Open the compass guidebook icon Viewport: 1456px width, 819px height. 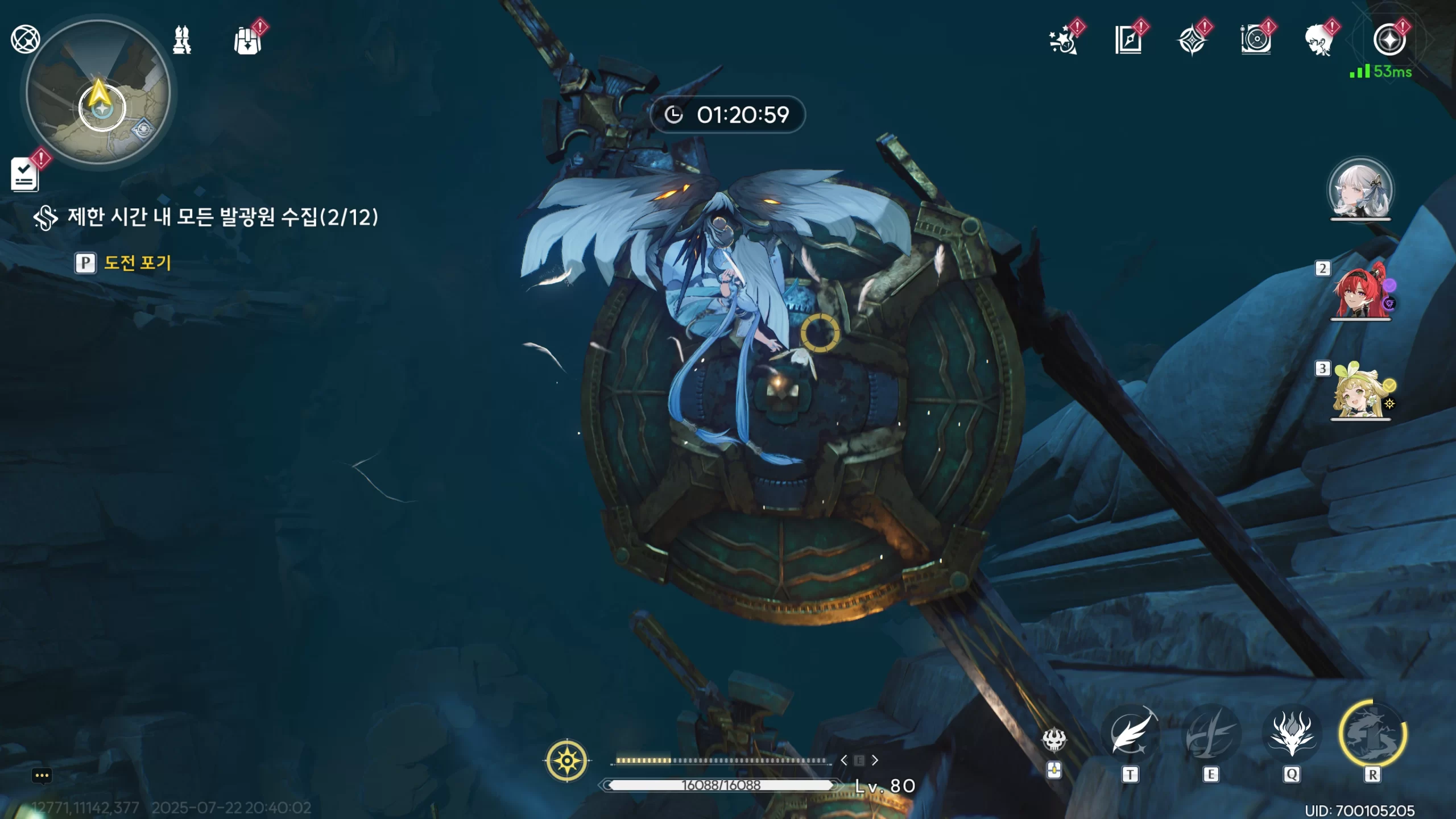click(1128, 40)
